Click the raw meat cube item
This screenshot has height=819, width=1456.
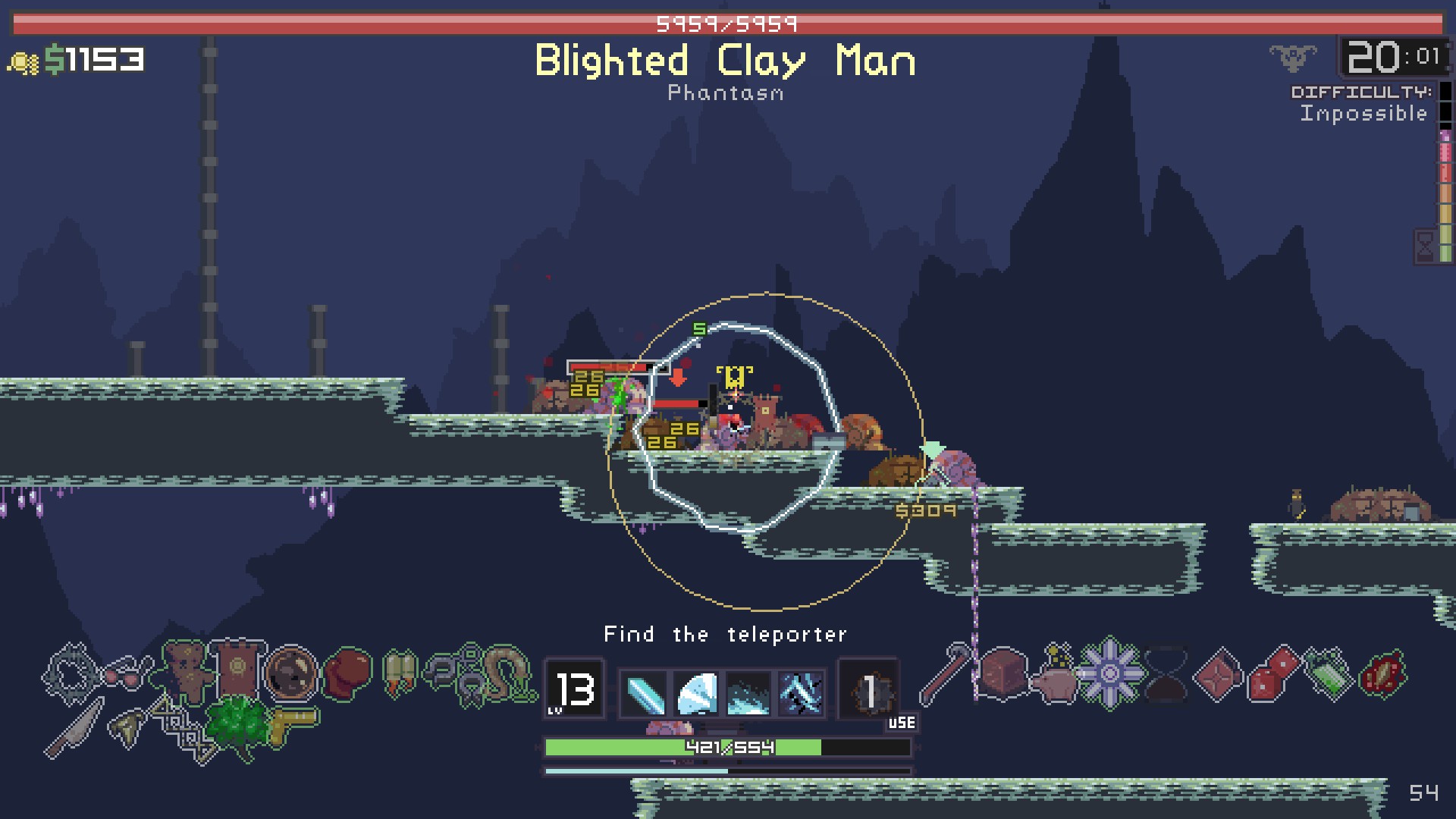click(x=1003, y=670)
